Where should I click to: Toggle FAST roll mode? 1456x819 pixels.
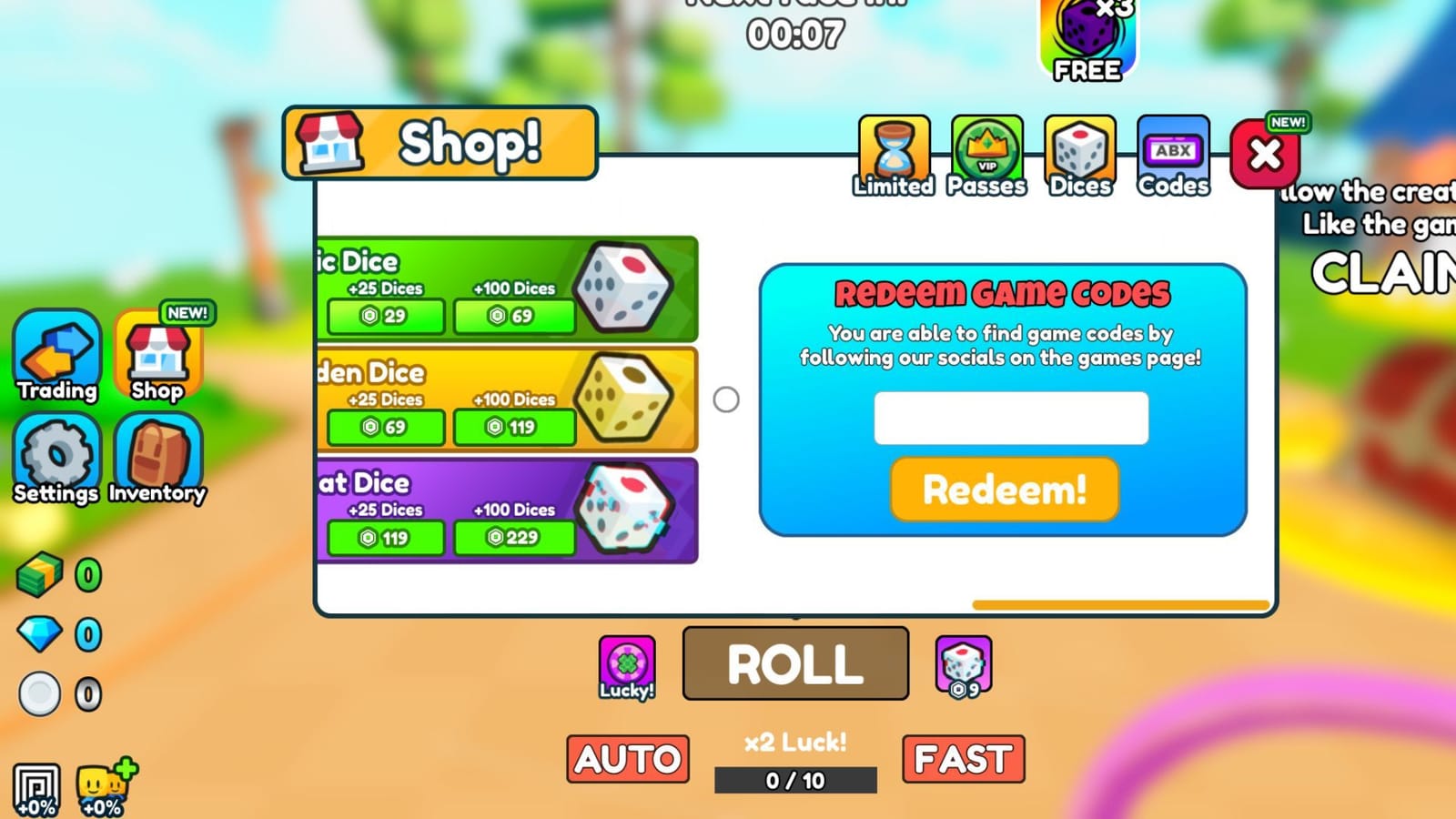963,758
